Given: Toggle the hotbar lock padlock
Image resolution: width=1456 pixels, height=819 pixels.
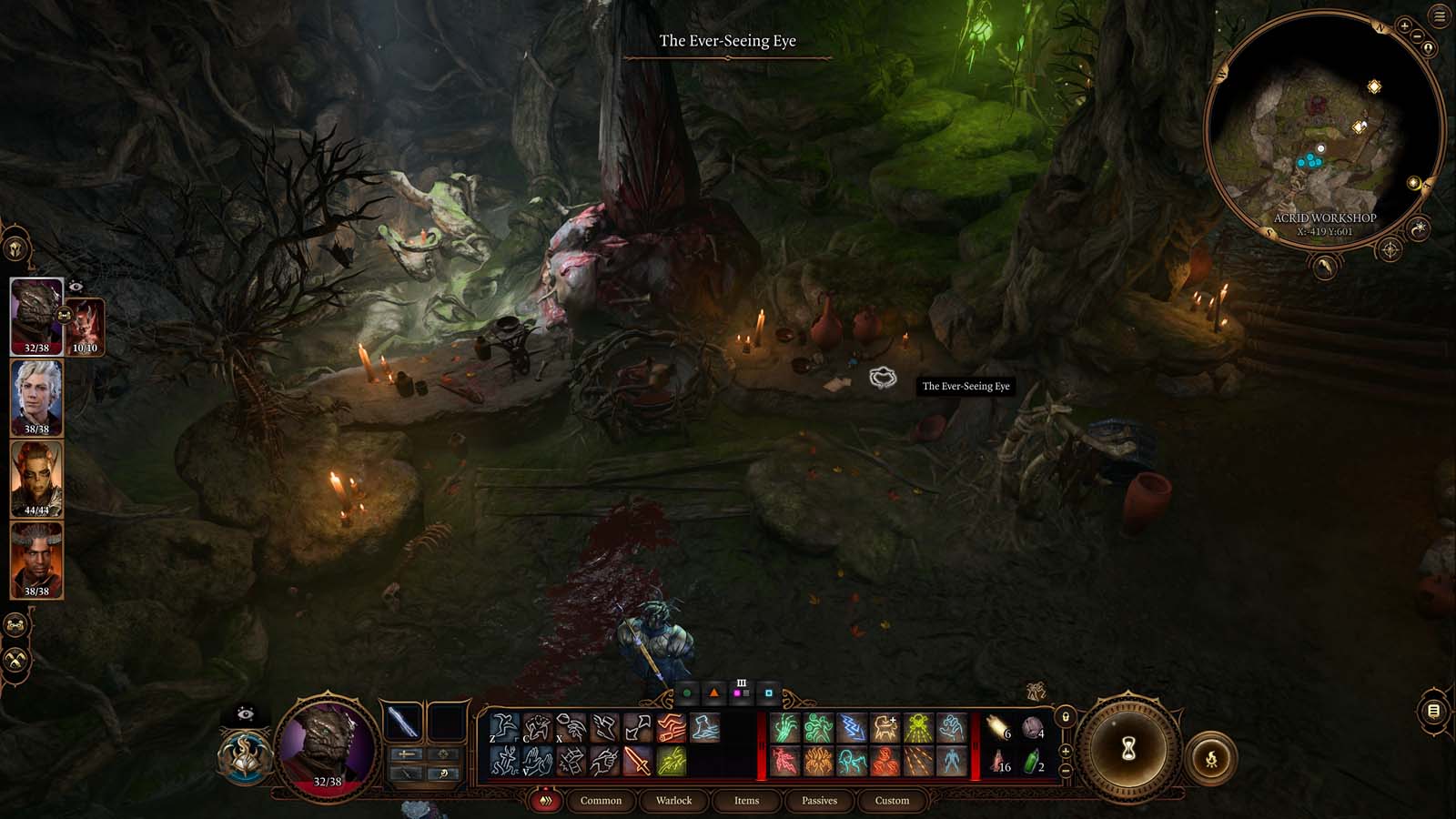Looking at the screenshot, I should (1066, 717).
